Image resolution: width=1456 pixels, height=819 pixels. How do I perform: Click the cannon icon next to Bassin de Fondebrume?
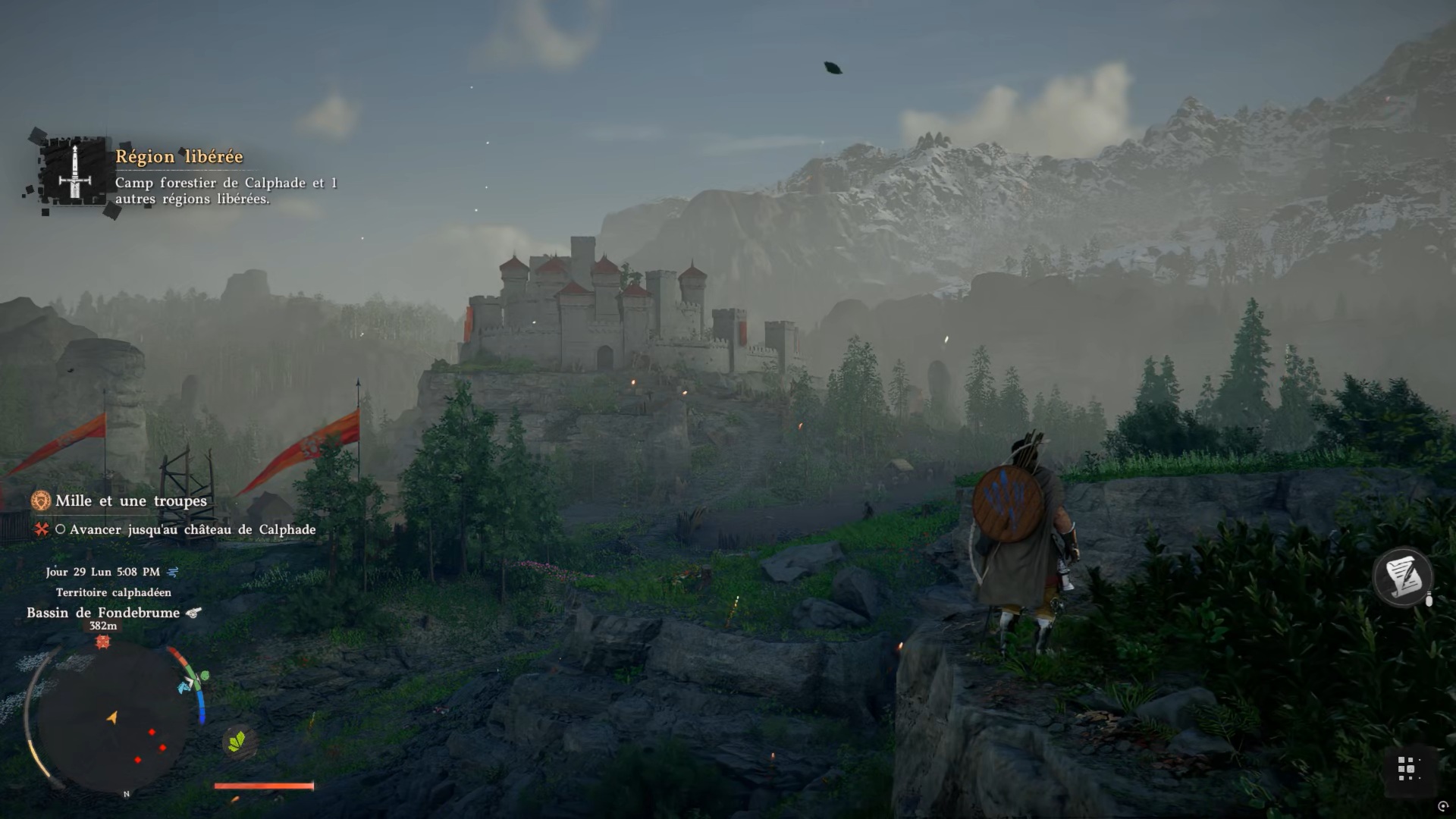point(194,613)
